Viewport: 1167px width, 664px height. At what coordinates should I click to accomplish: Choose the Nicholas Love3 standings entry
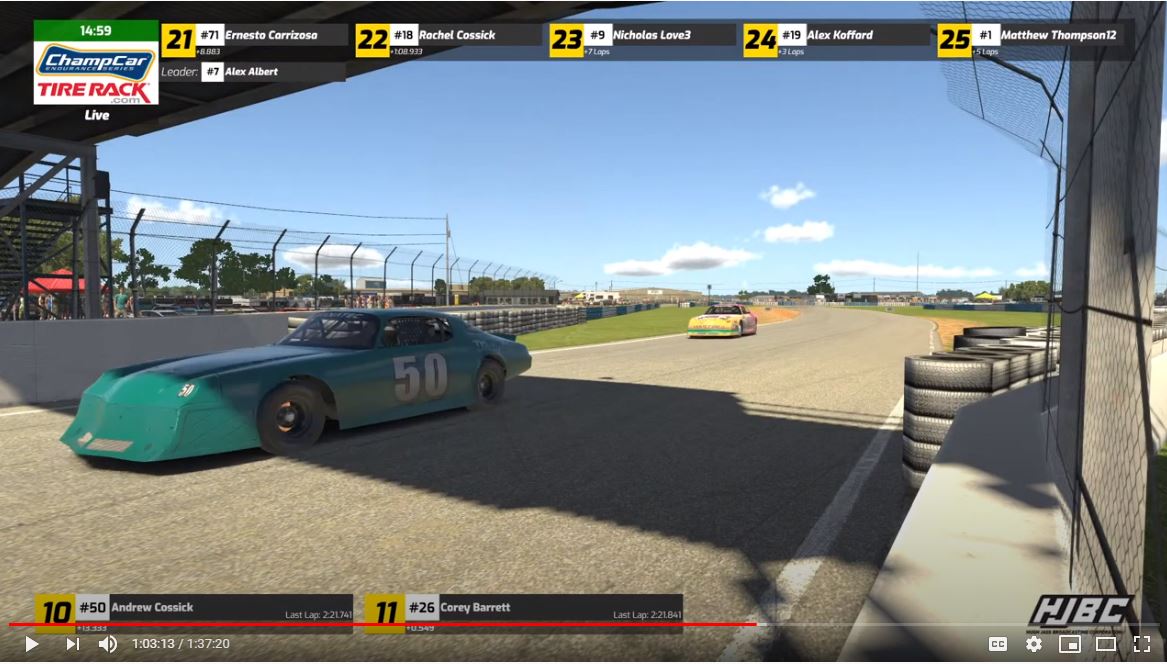tap(643, 40)
